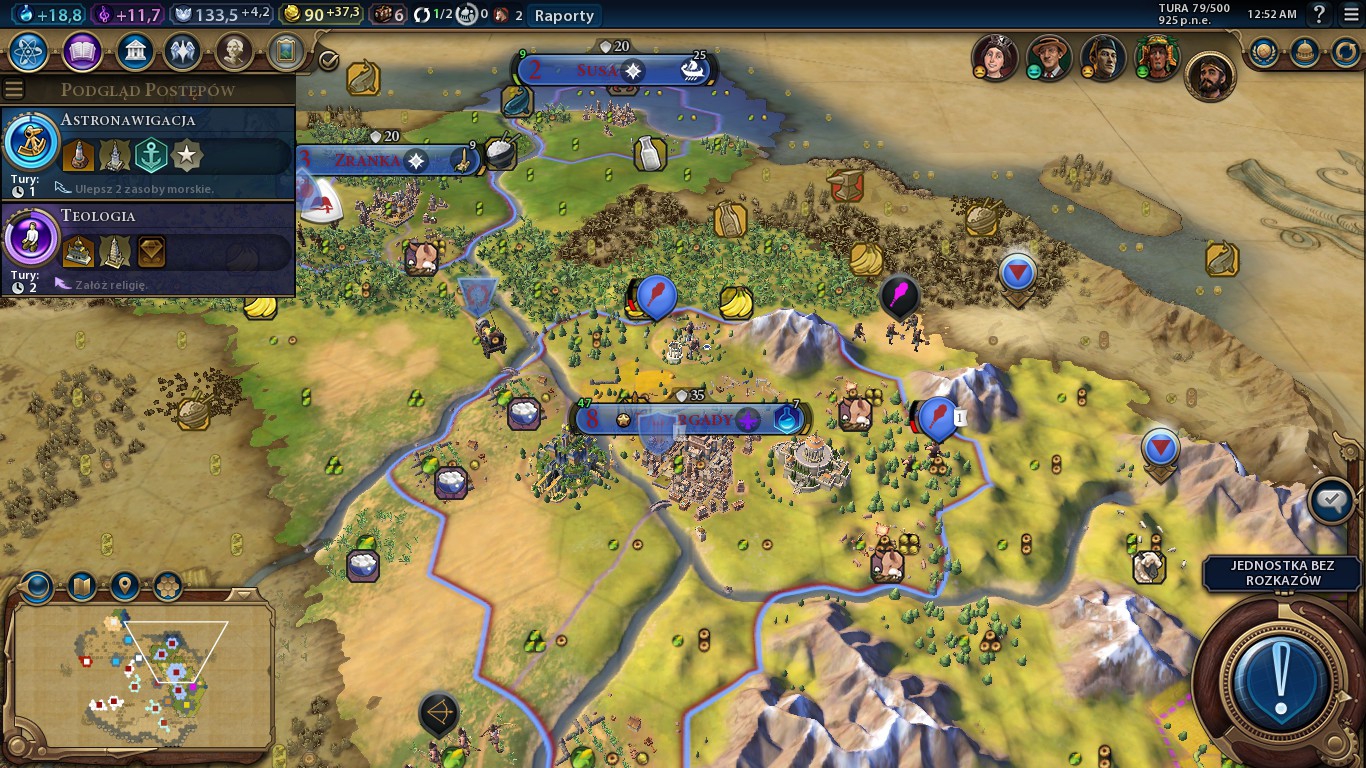
Task: Open the religion screen with the winged icon
Action: pos(182,50)
